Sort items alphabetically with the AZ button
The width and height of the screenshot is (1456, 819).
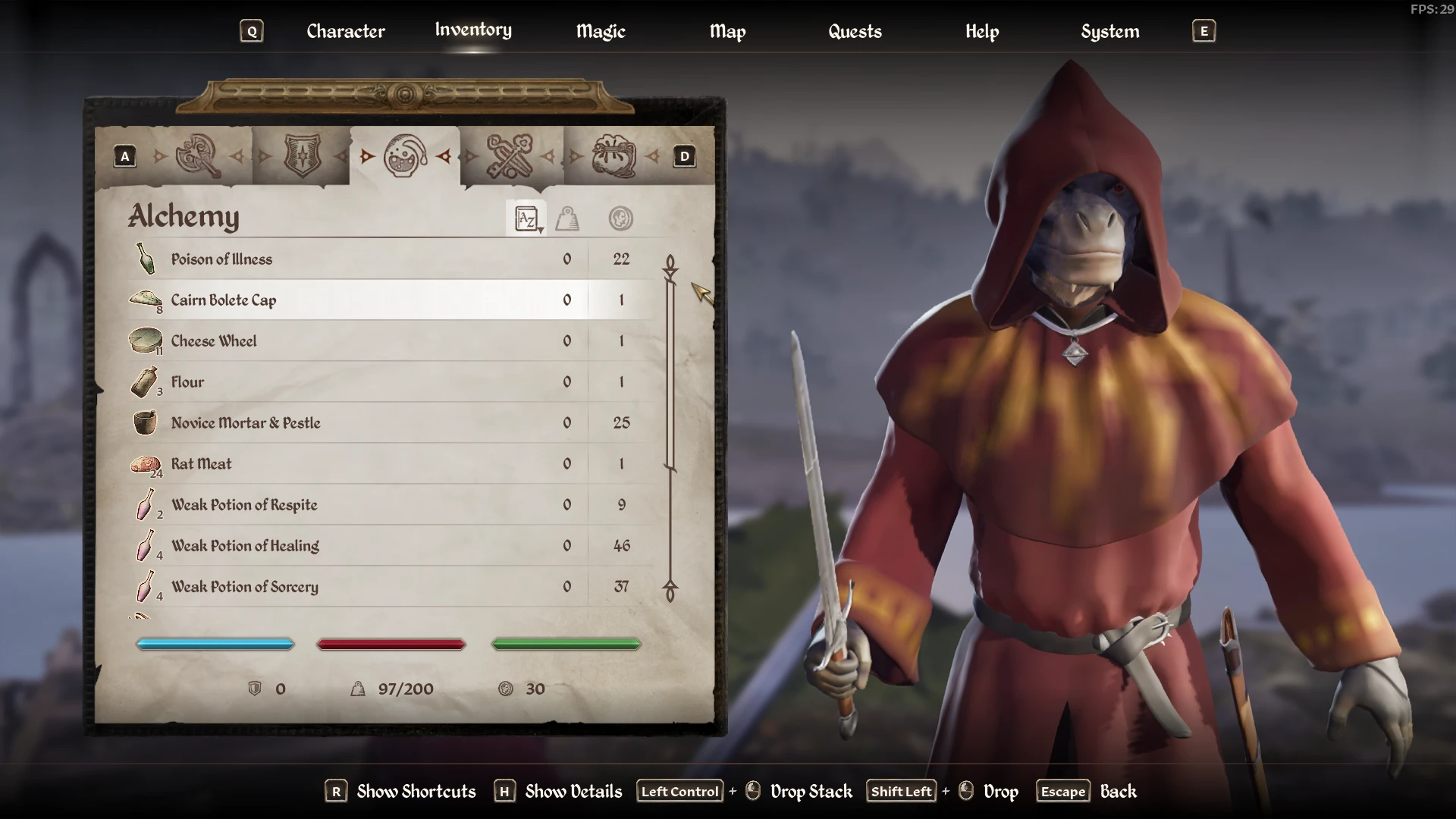click(526, 219)
